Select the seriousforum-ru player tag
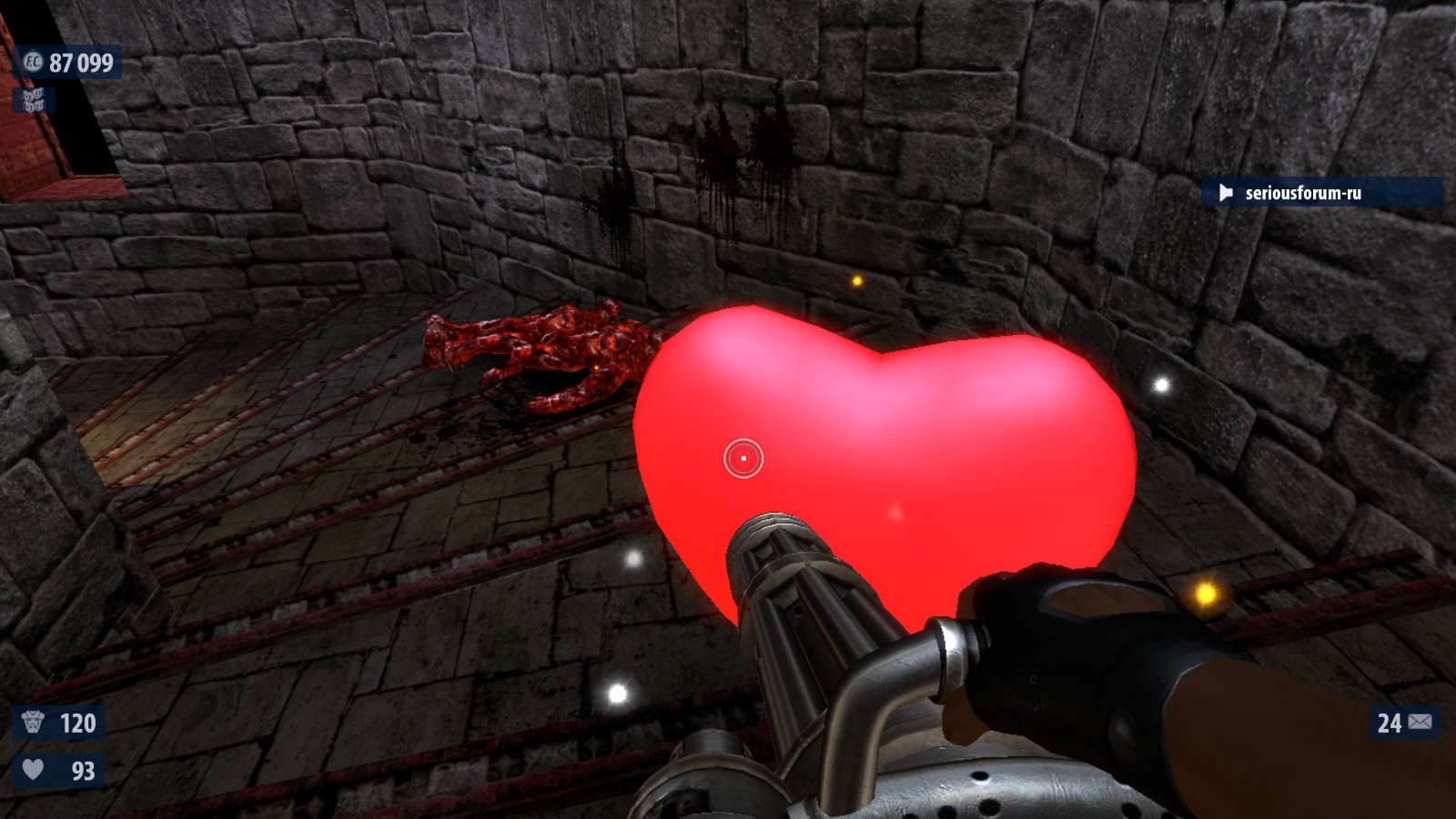This screenshot has width=1456, height=819. coord(1301,193)
